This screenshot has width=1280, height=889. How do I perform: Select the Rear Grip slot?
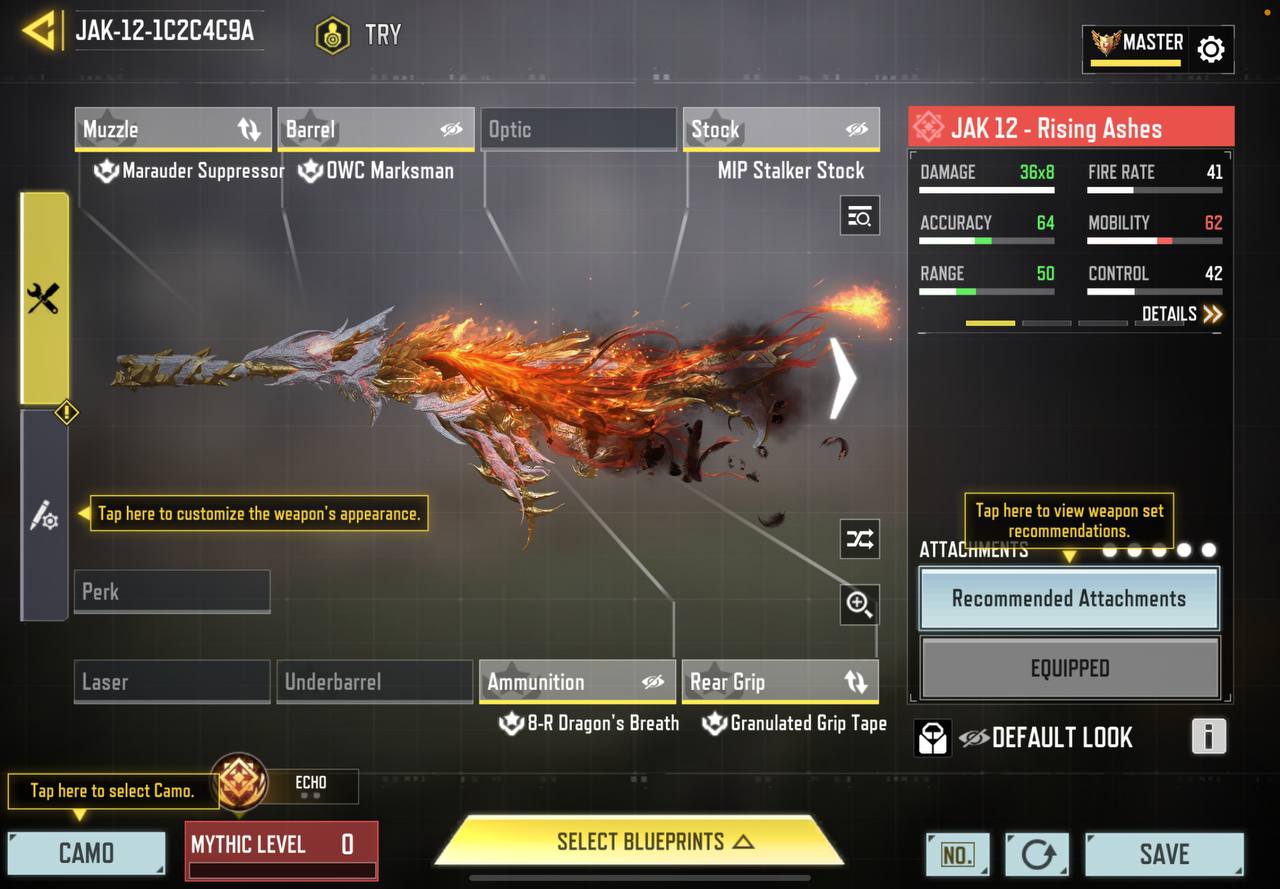779,682
